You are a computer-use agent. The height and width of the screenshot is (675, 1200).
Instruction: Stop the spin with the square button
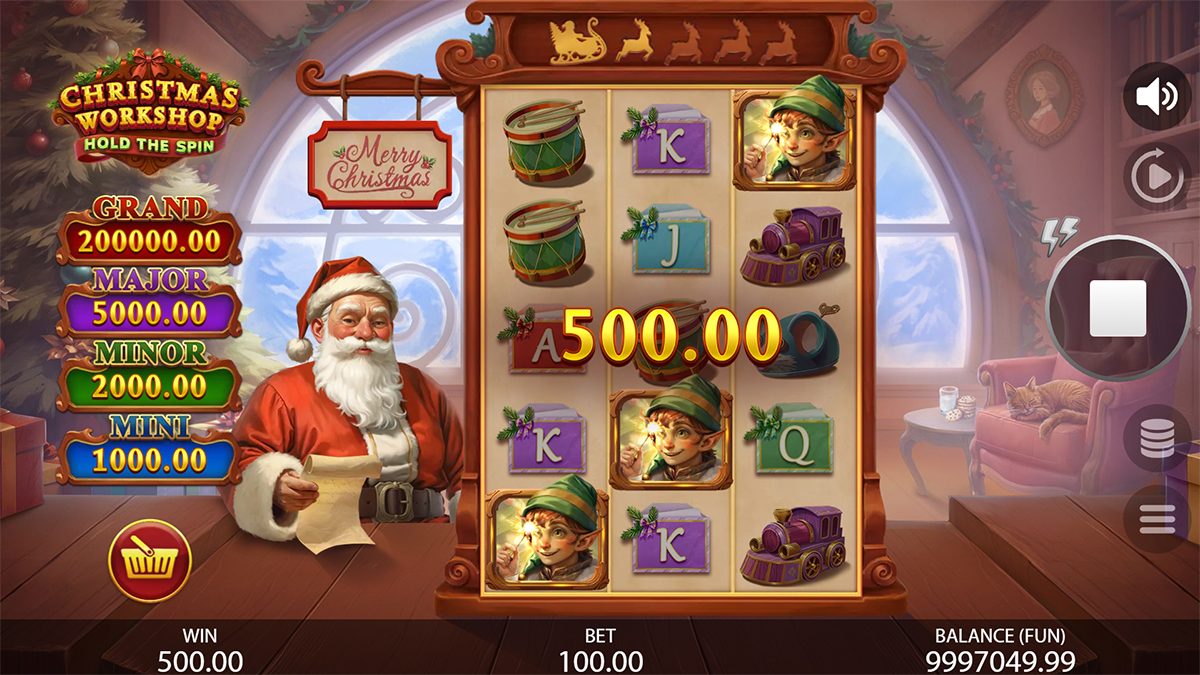click(1117, 307)
